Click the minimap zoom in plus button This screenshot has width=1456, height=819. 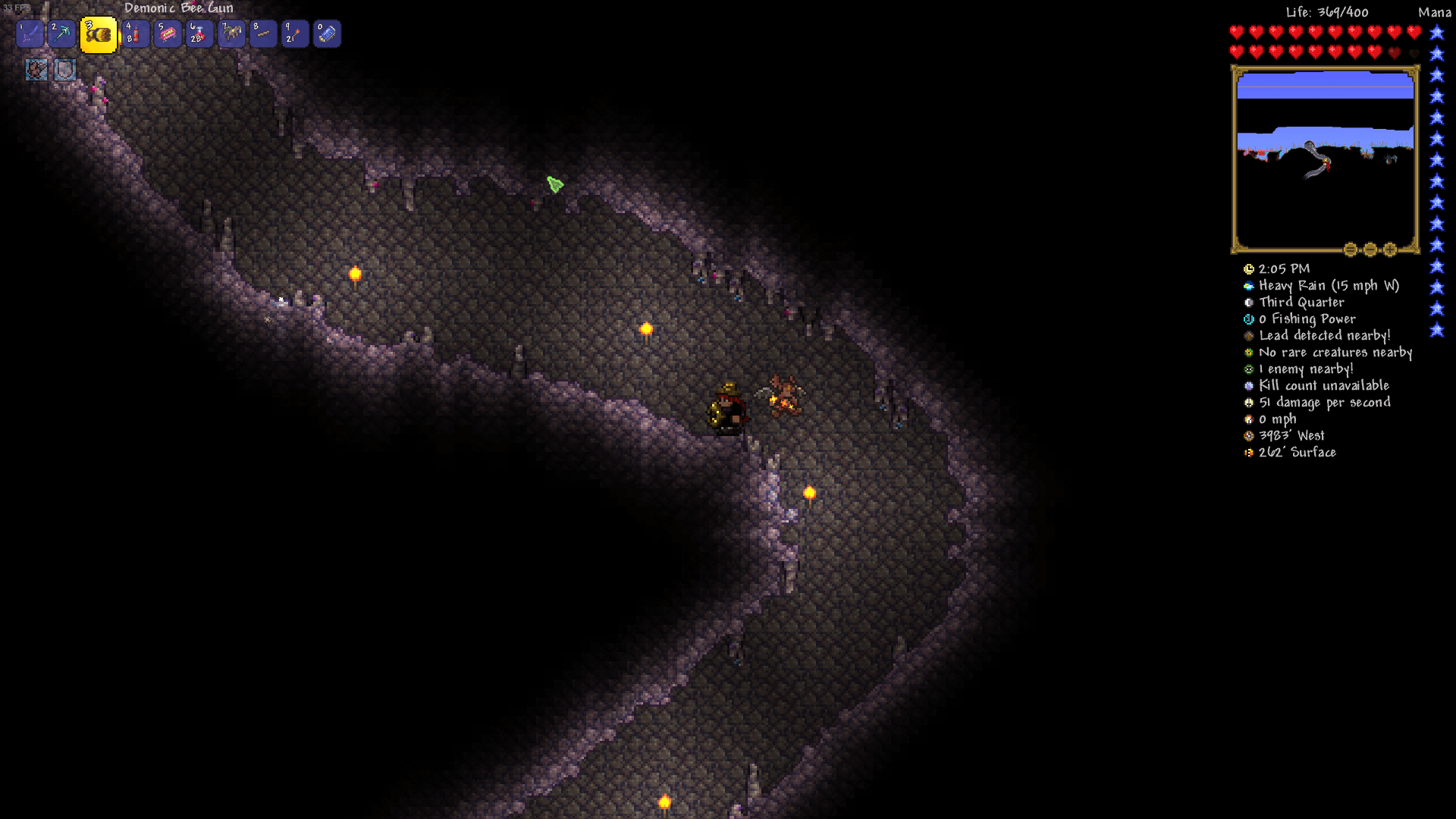(1389, 249)
